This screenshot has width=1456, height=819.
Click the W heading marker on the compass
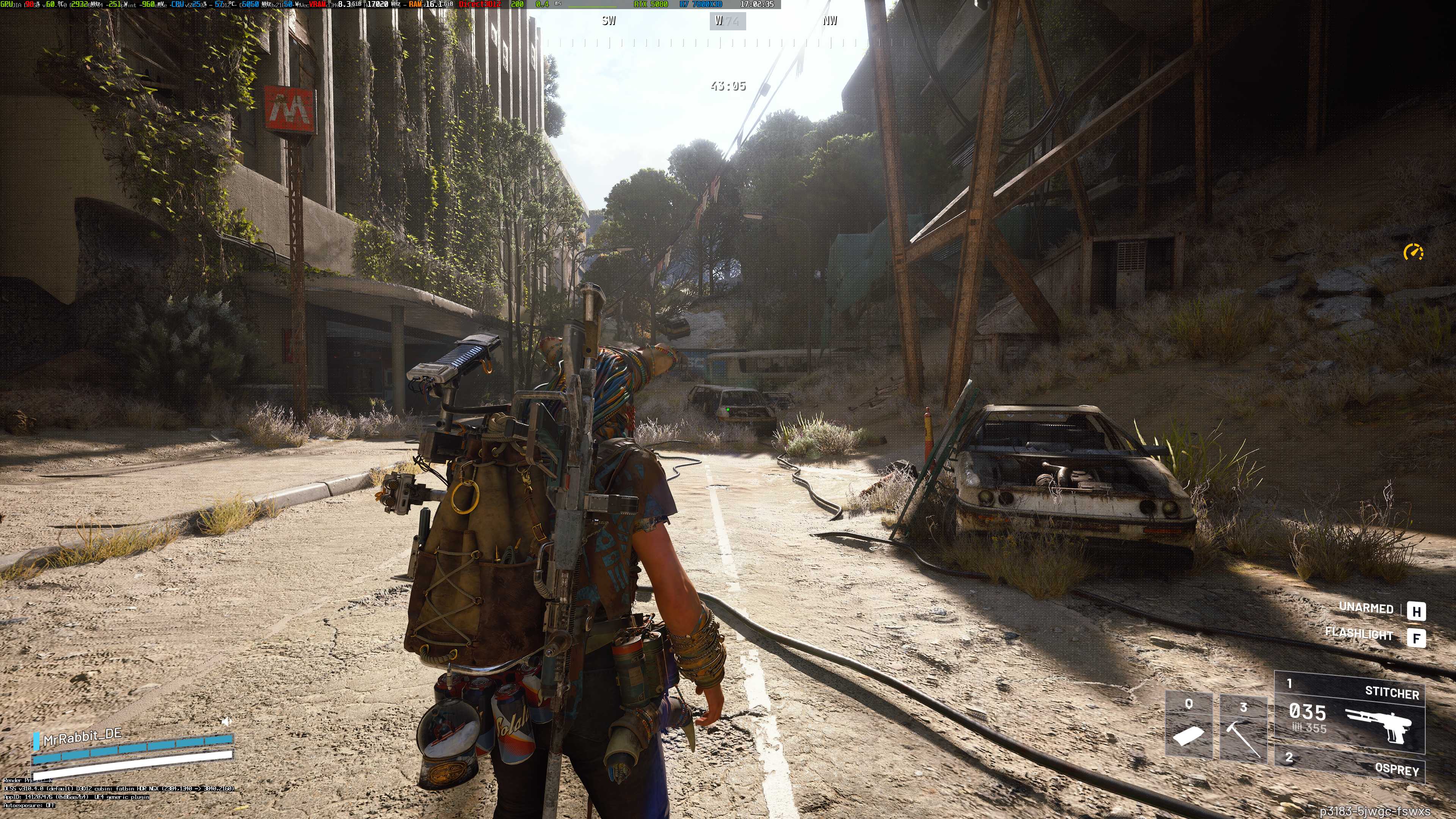tap(719, 21)
